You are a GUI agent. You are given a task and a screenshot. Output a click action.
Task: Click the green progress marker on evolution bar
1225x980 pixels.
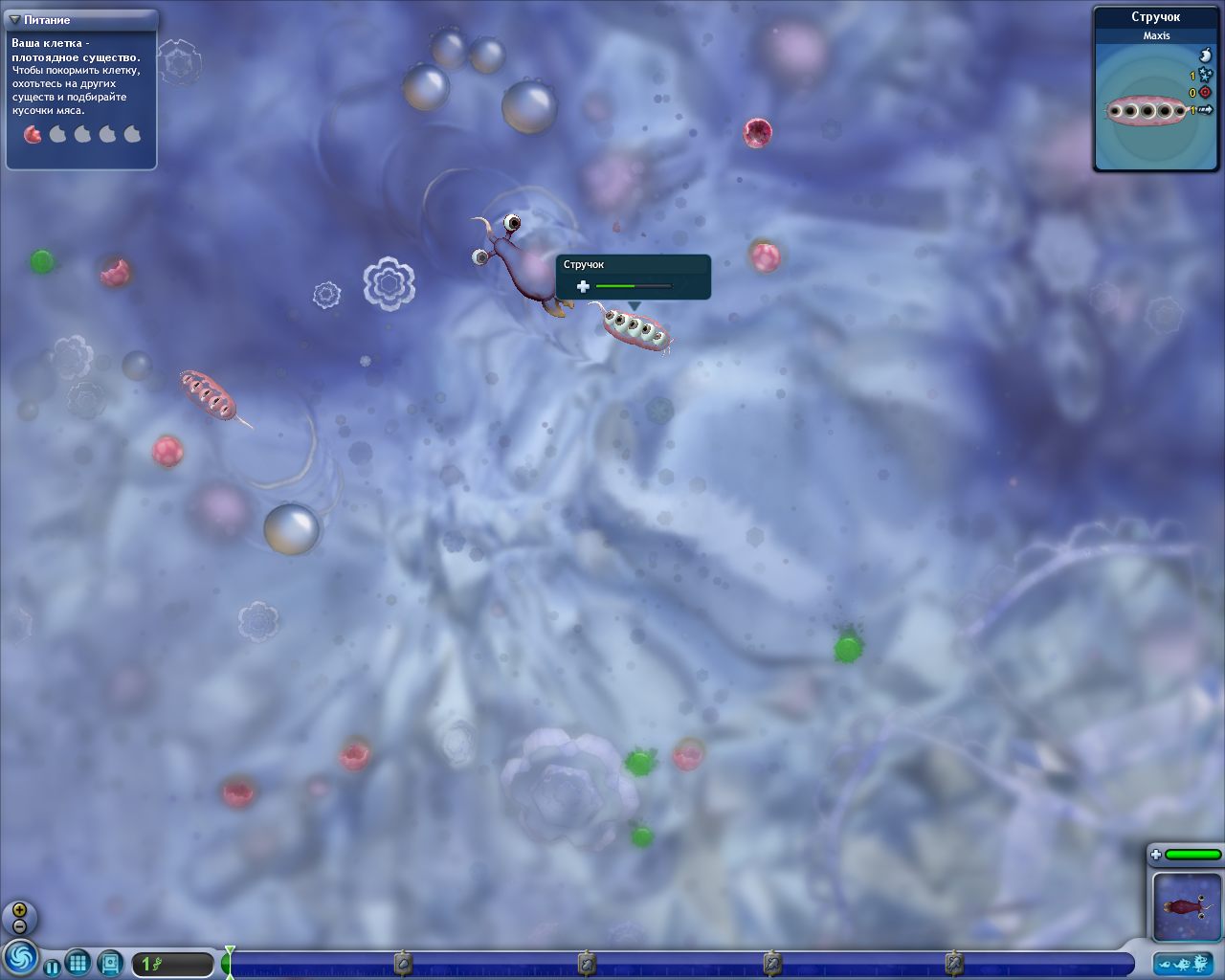pos(230,964)
